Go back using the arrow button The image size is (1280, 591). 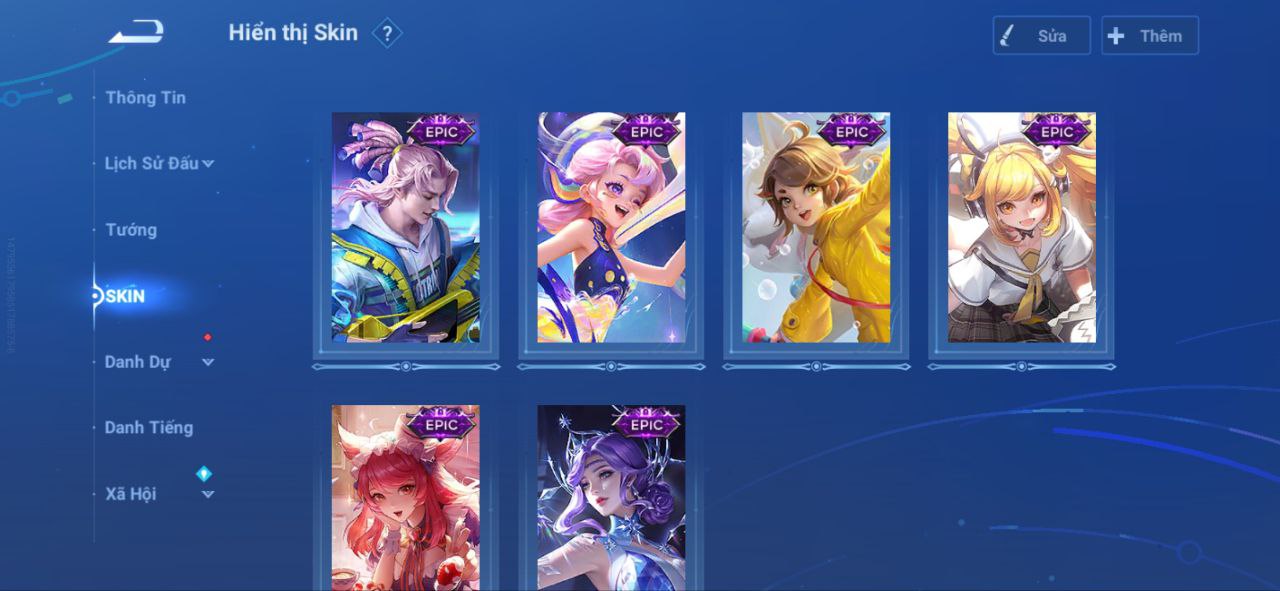[x=136, y=33]
